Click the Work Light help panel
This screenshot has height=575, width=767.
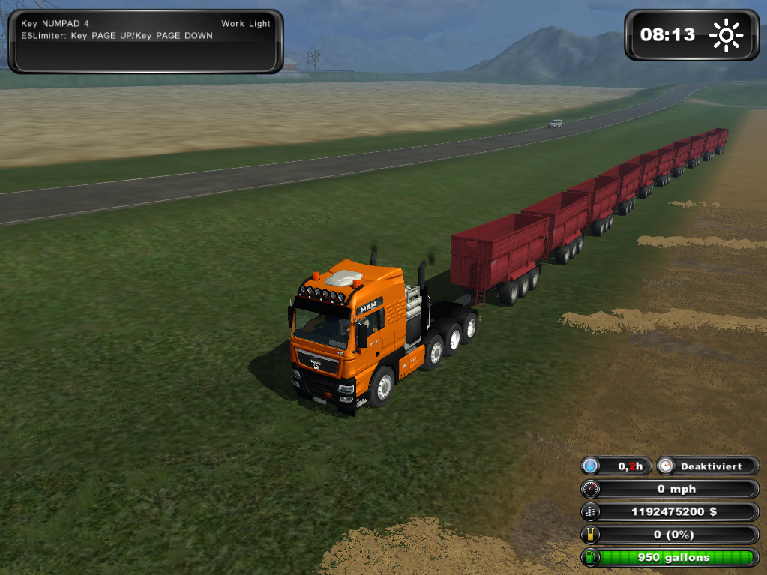pos(145,41)
